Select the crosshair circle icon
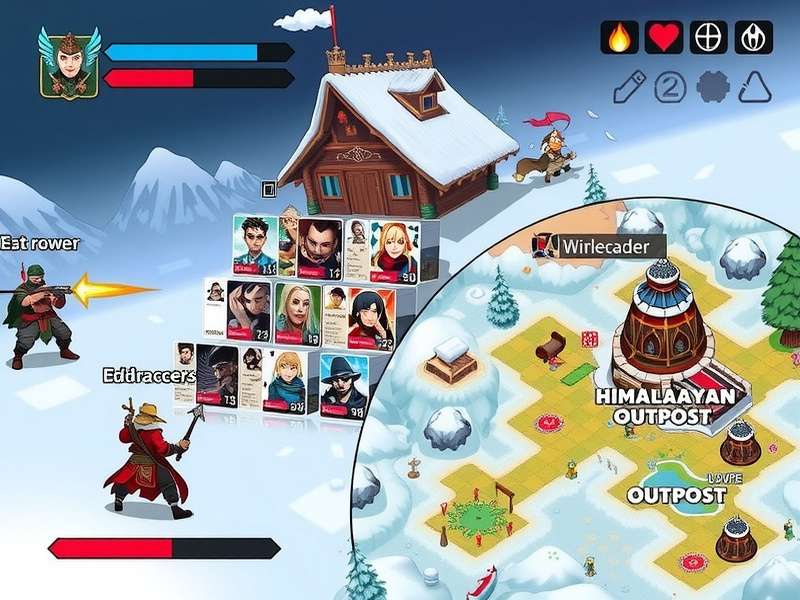 click(708, 37)
